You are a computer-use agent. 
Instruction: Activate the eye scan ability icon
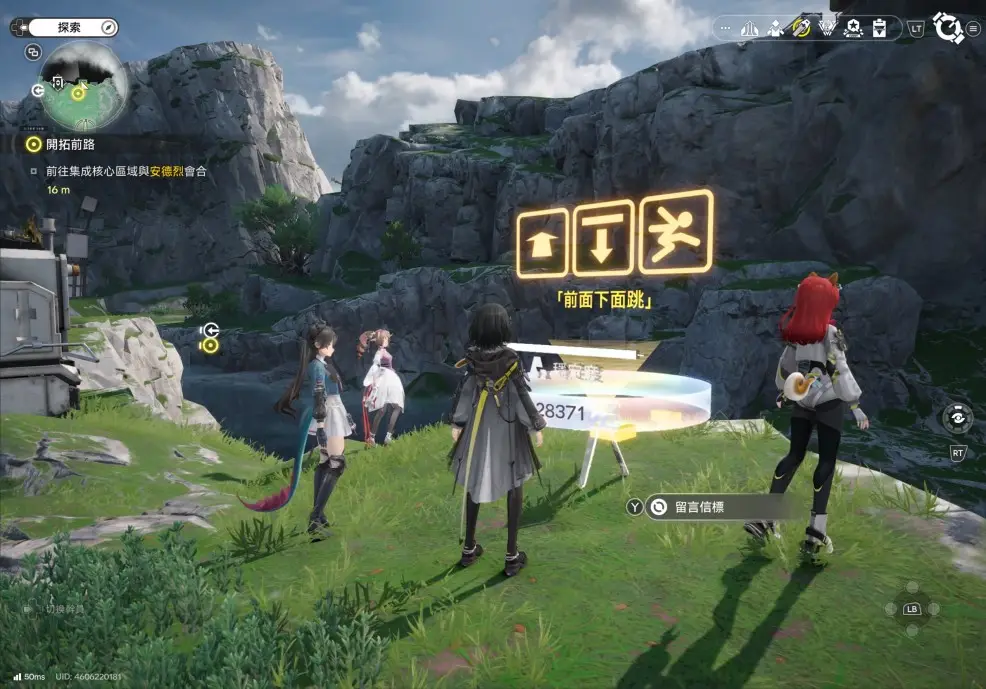[x=958, y=418]
